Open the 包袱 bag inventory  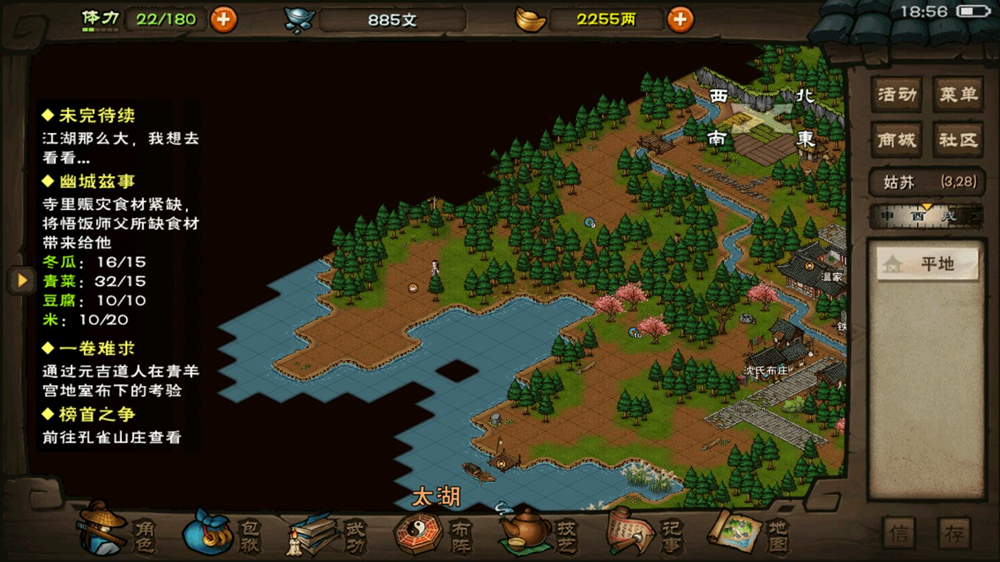click(222, 530)
